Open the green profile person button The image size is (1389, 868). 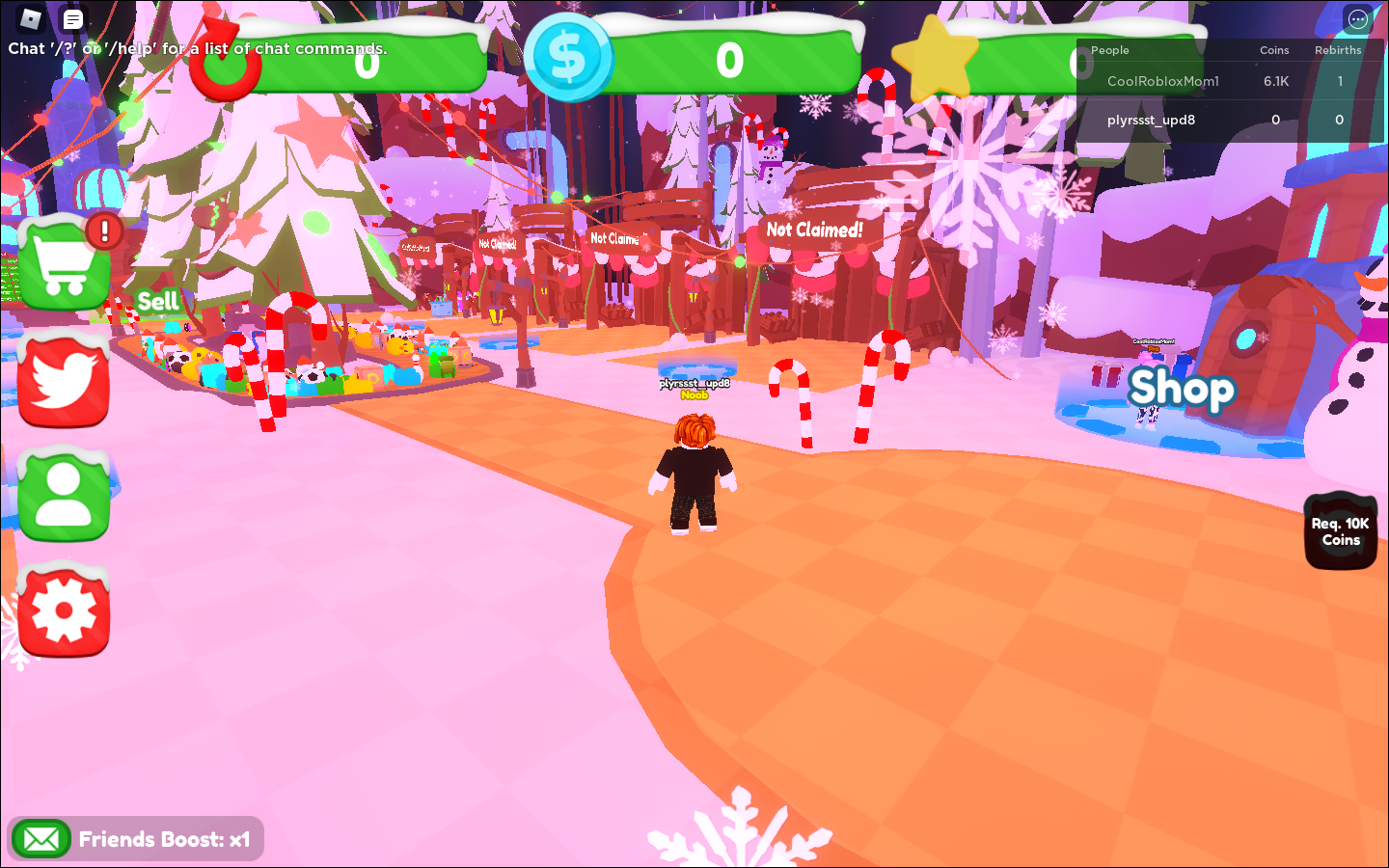pyautogui.click(x=64, y=494)
